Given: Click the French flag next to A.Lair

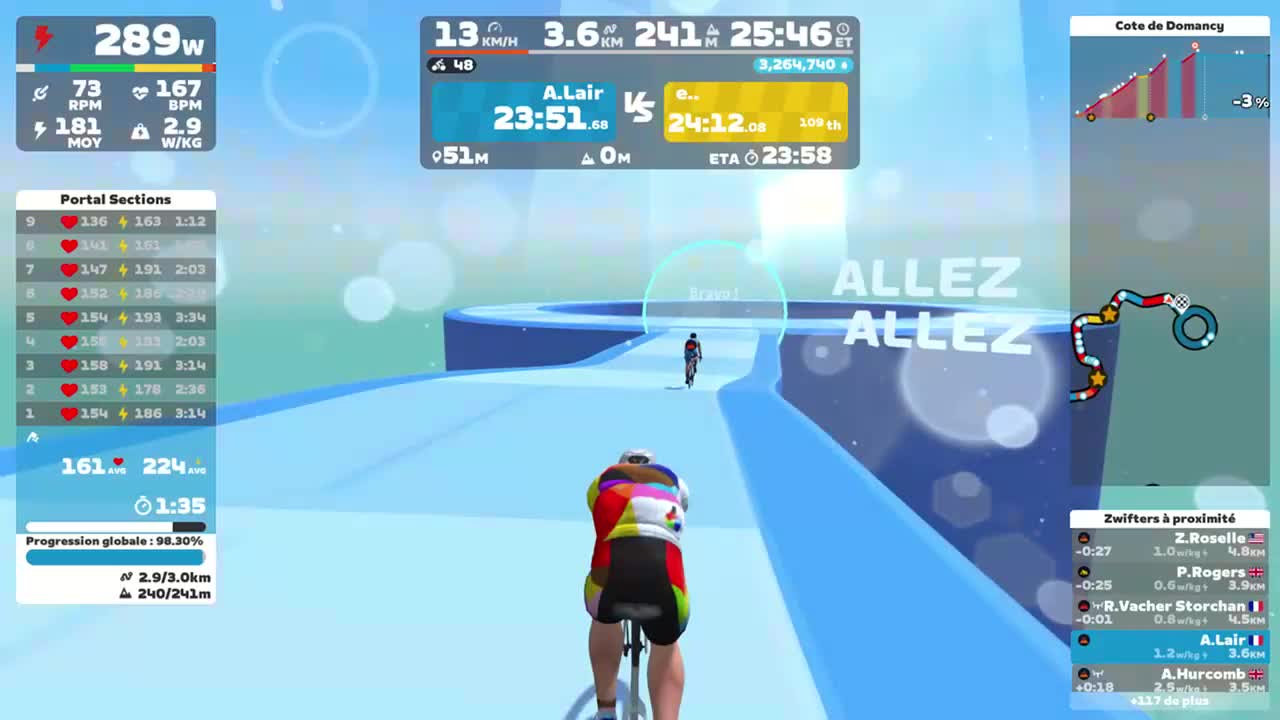Looking at the screenshot, I should pos(1253,640).
